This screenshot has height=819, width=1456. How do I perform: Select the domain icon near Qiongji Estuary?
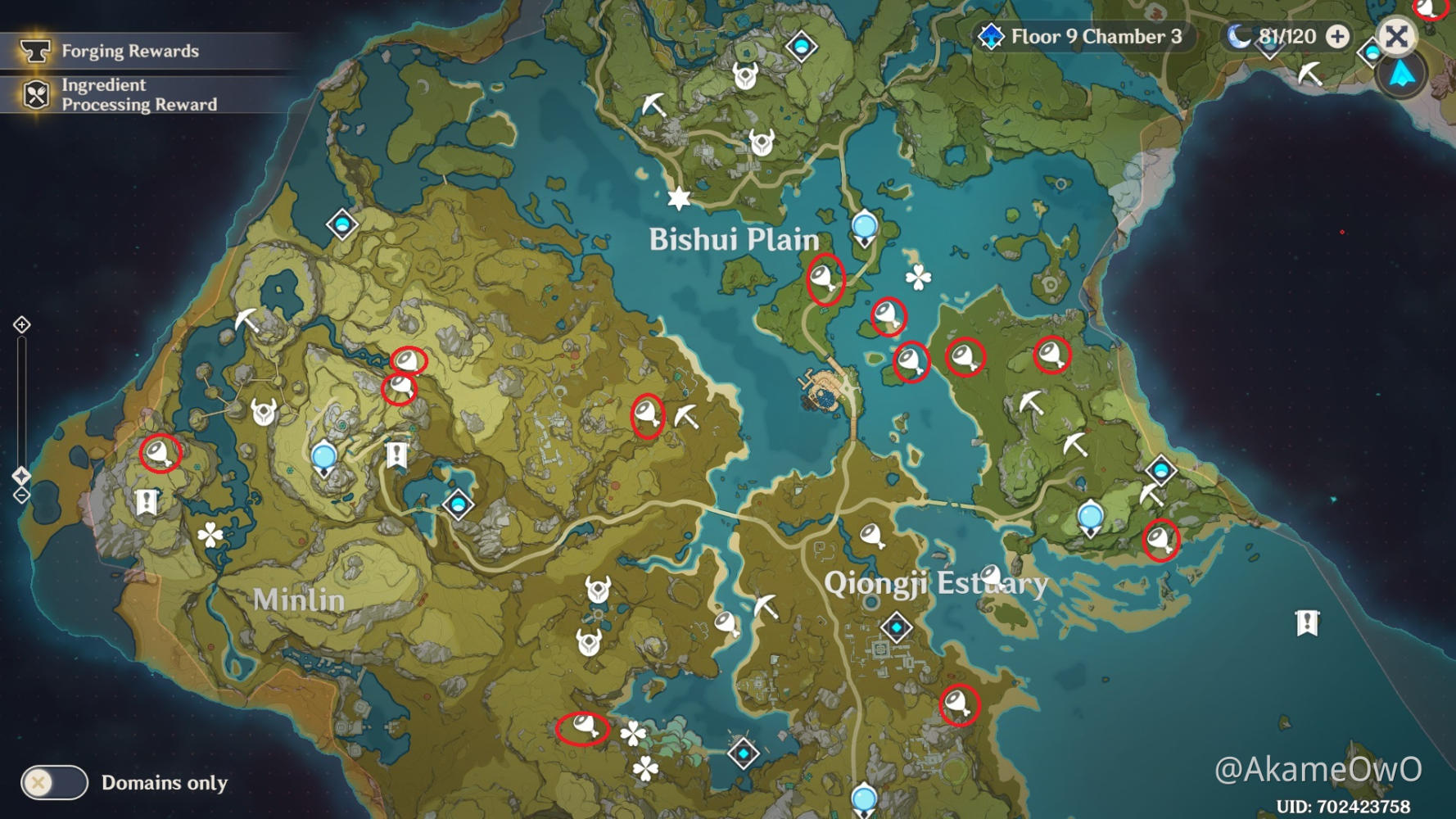[897, 625]
